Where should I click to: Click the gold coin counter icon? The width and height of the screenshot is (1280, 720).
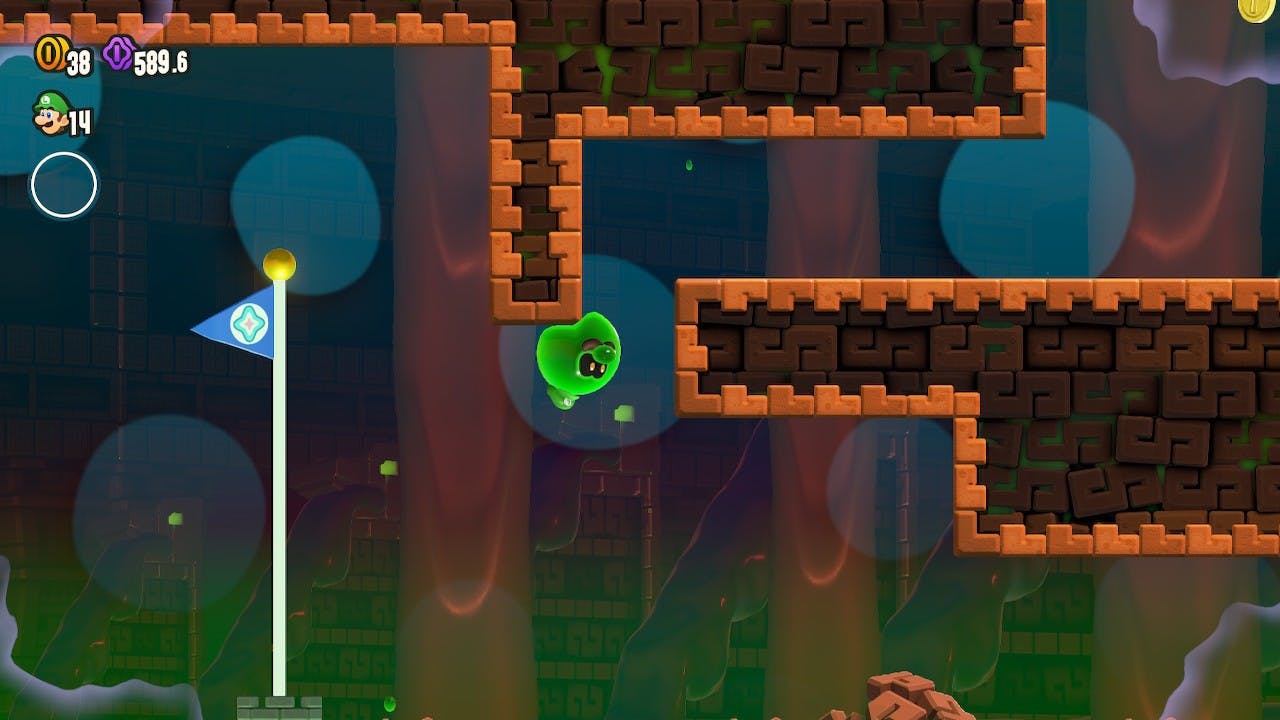tap(48, 54)
